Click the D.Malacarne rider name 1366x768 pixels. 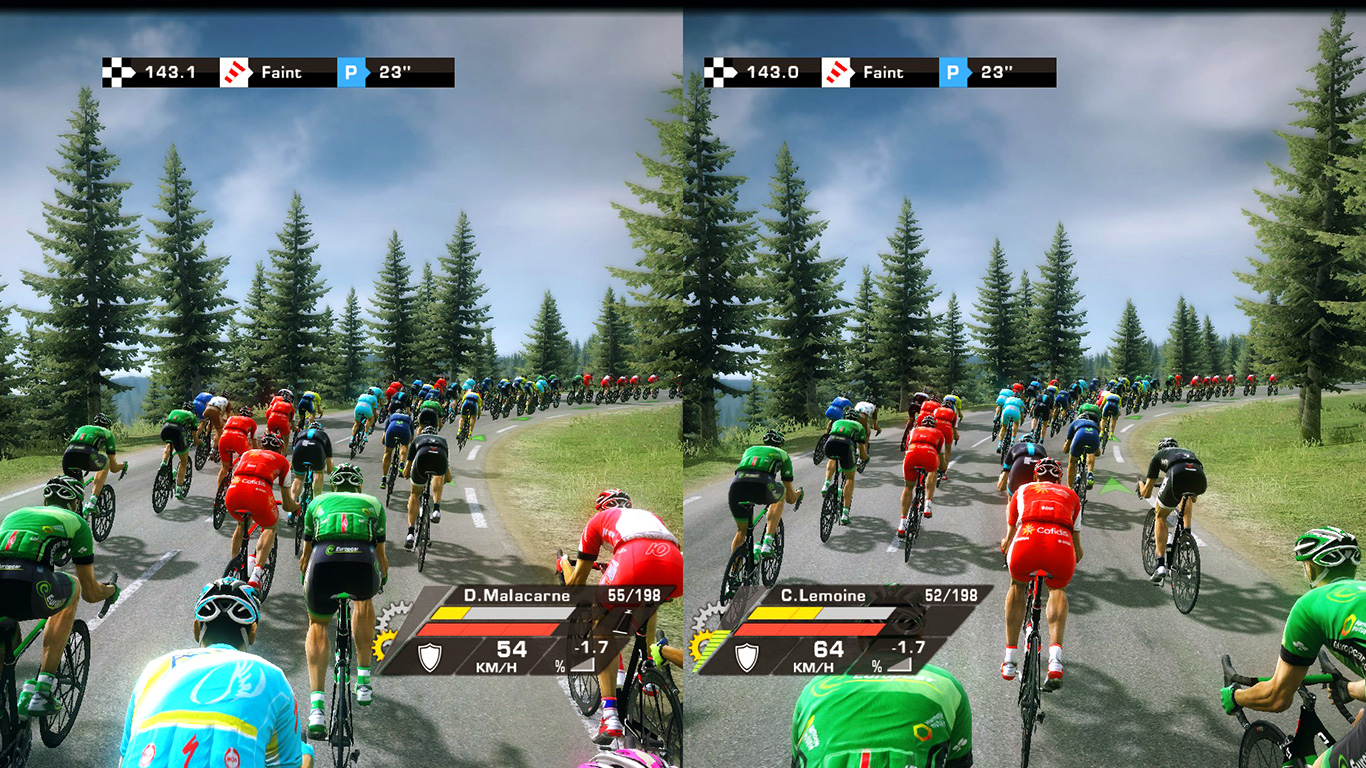pyautogui.click(x=517, y=596)
